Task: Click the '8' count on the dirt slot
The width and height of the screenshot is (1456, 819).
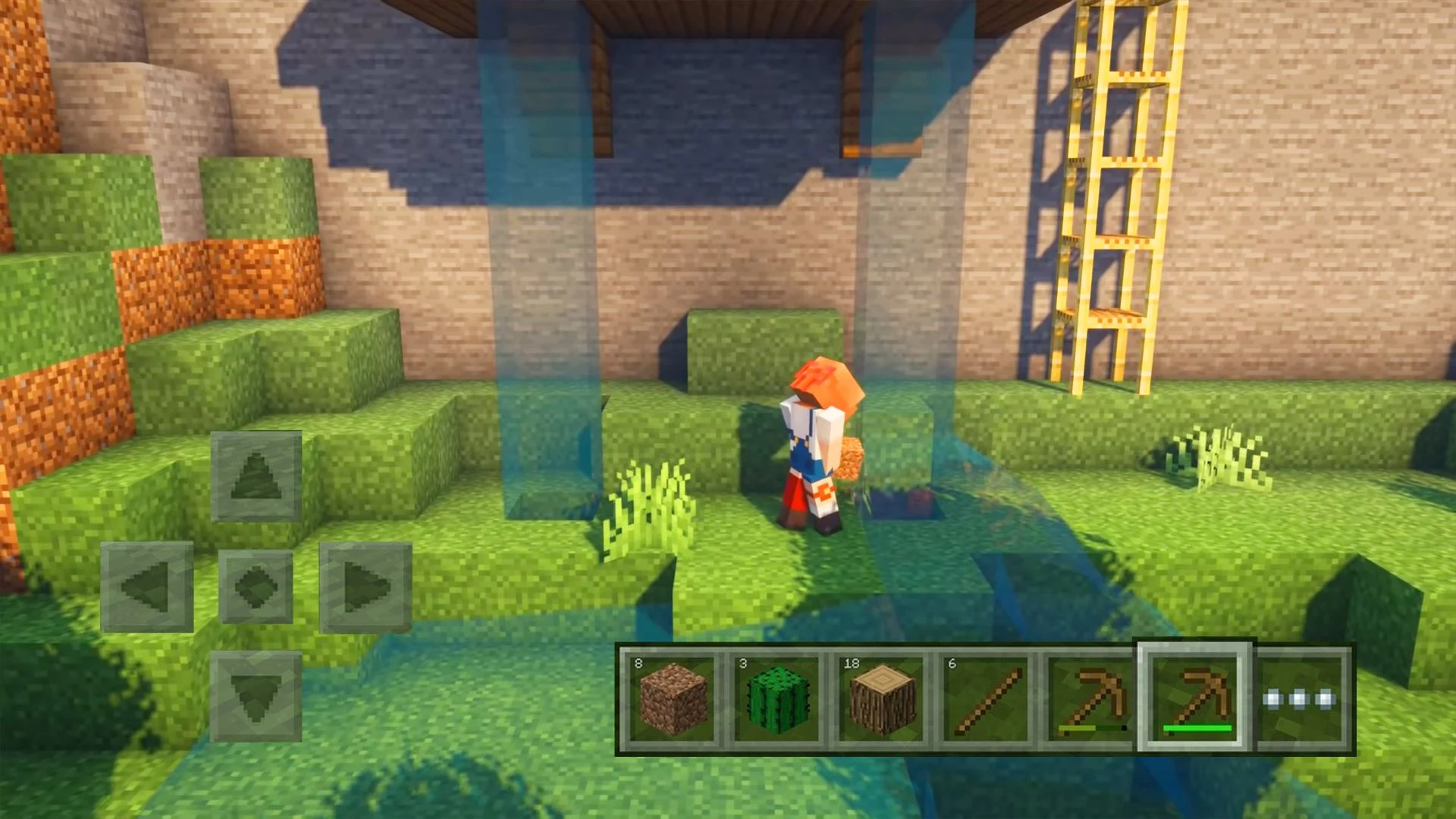Action: click(x=639, y=663)
